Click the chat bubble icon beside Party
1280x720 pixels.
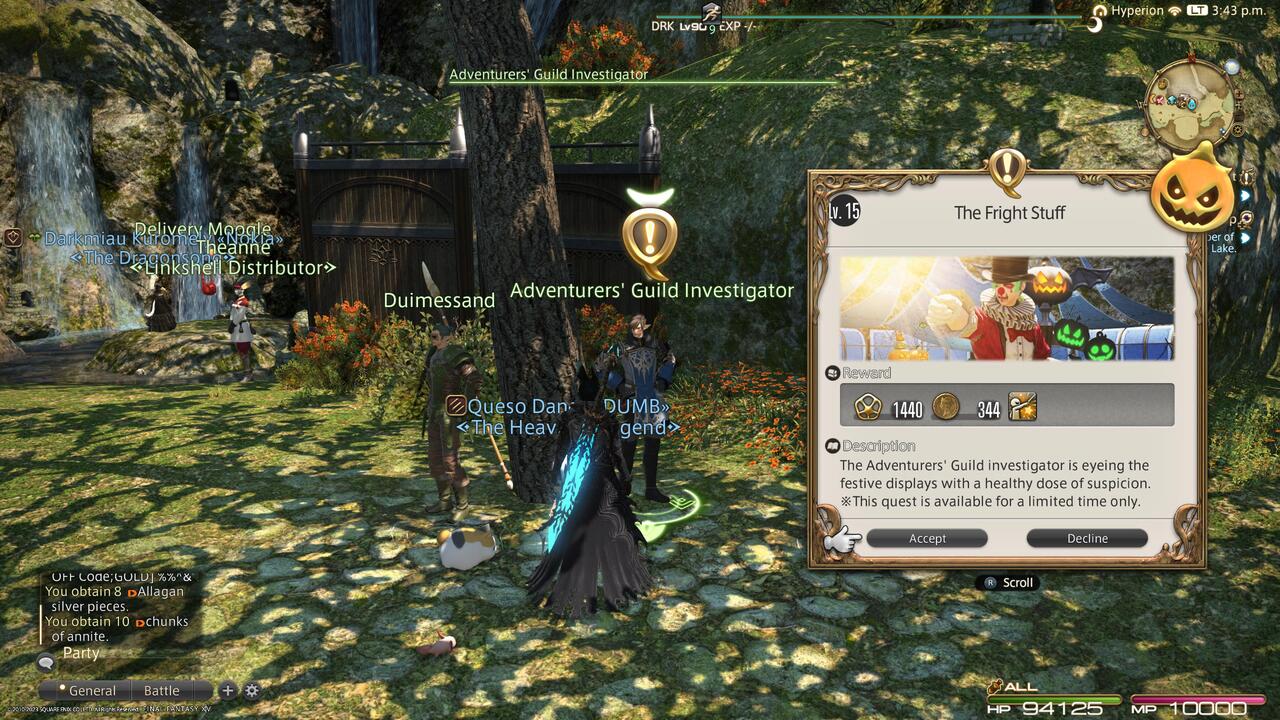[45, 662]
